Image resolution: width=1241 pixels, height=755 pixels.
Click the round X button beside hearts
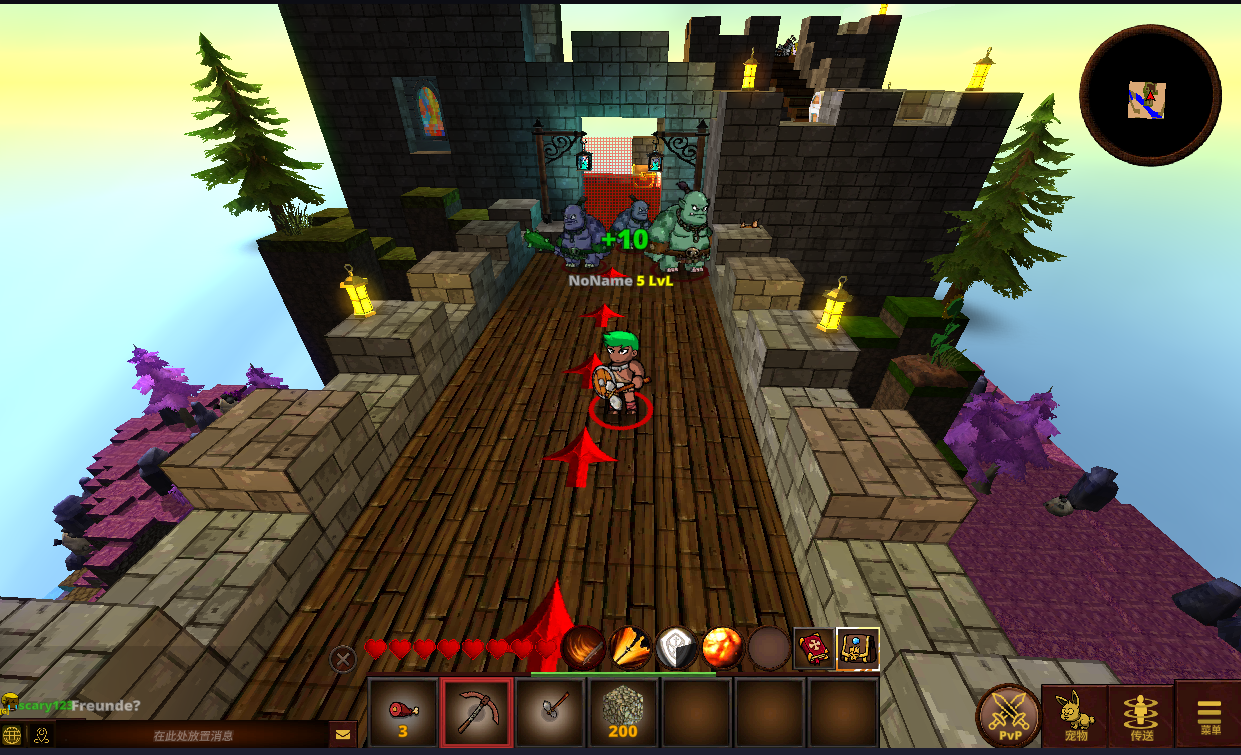pos(343,659)
